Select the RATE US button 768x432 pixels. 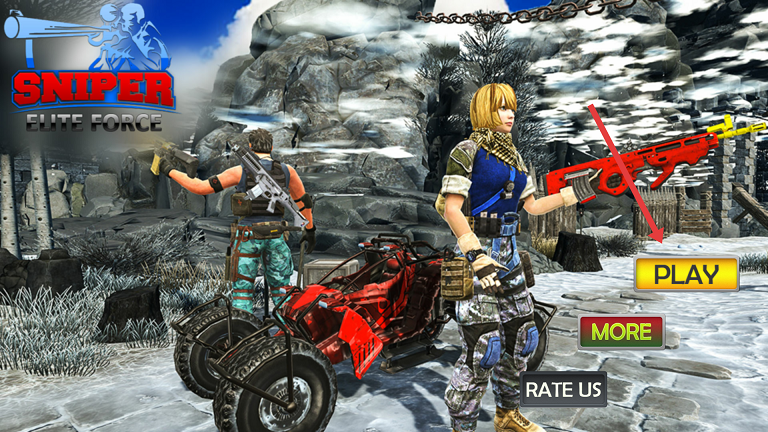[x=564, y=388]
